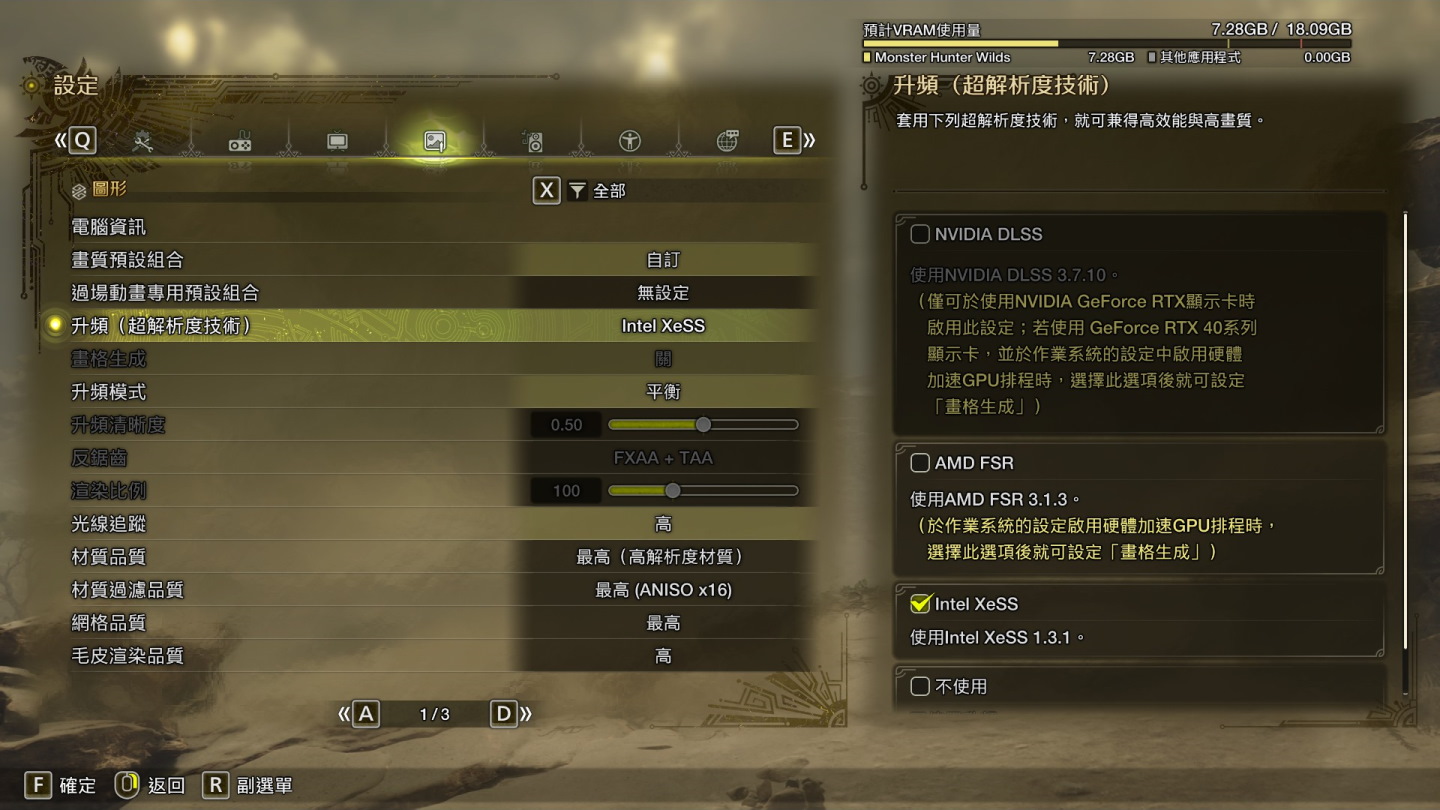The width and height of the screenshot is (1440, 810).
Task: Select the graphics settings image icon
Action: tap(433, 140)
